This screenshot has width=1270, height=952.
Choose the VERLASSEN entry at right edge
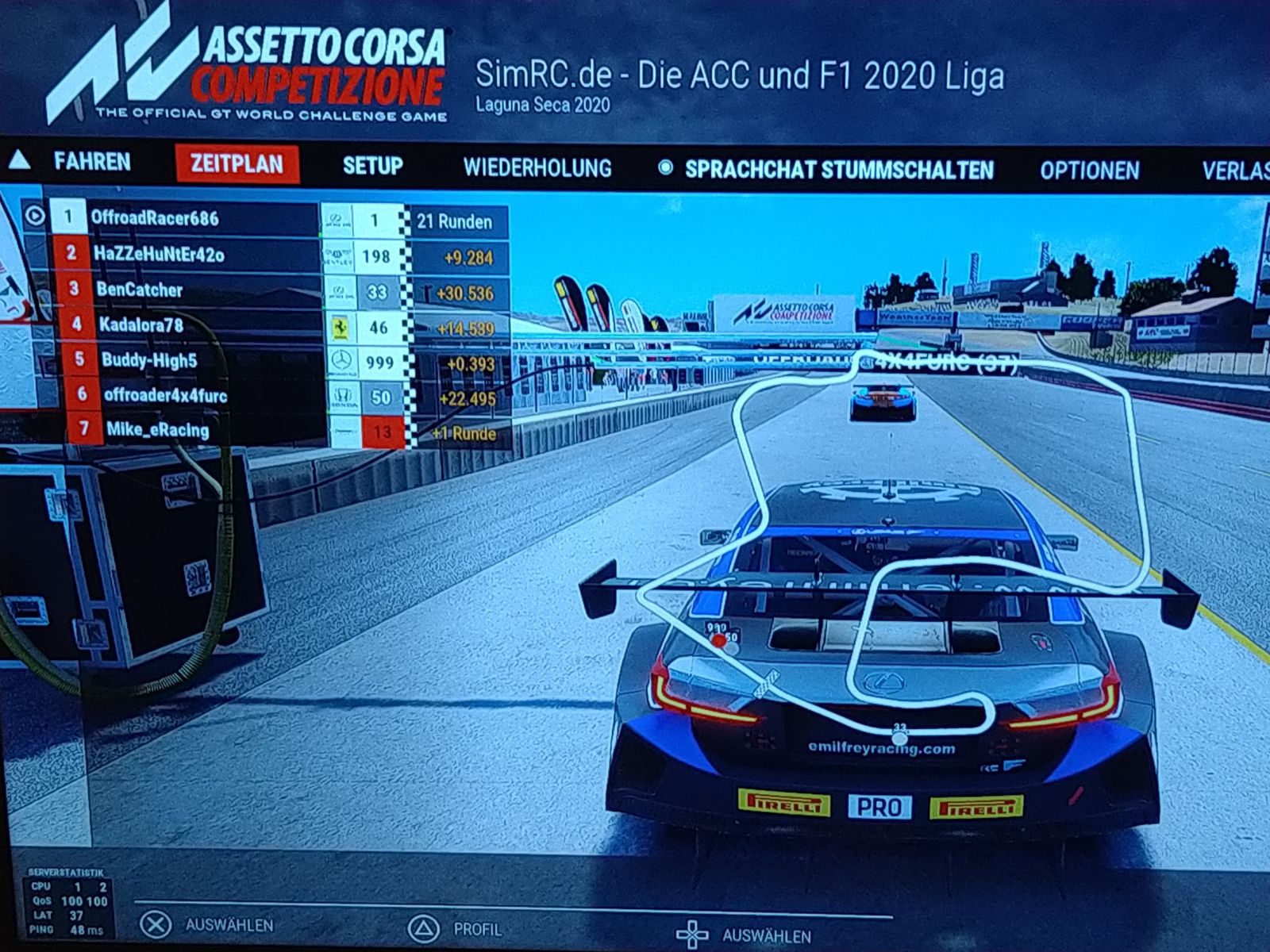[1235, 171]
